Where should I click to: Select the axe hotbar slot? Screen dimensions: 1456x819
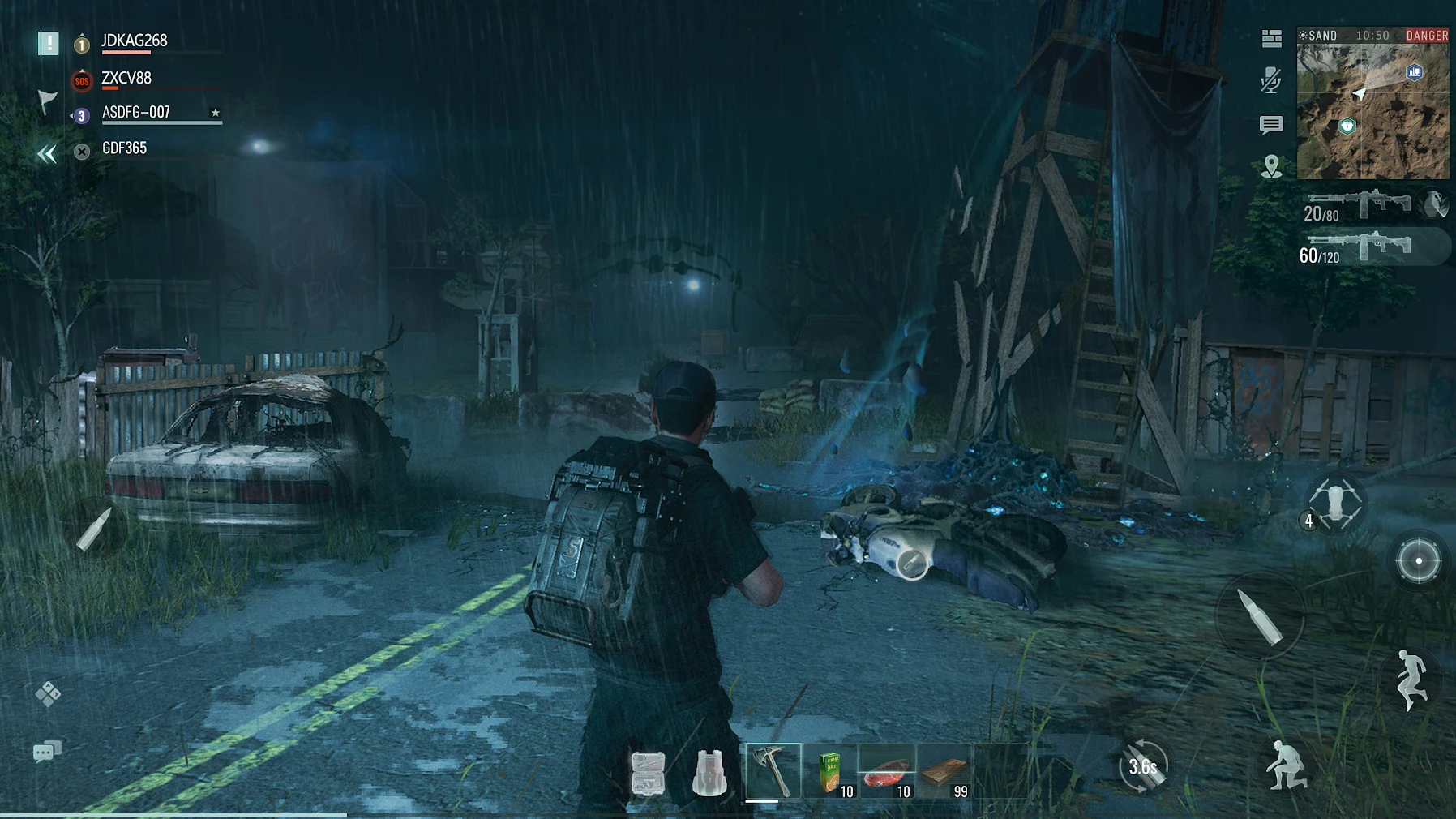coord(773,770)
